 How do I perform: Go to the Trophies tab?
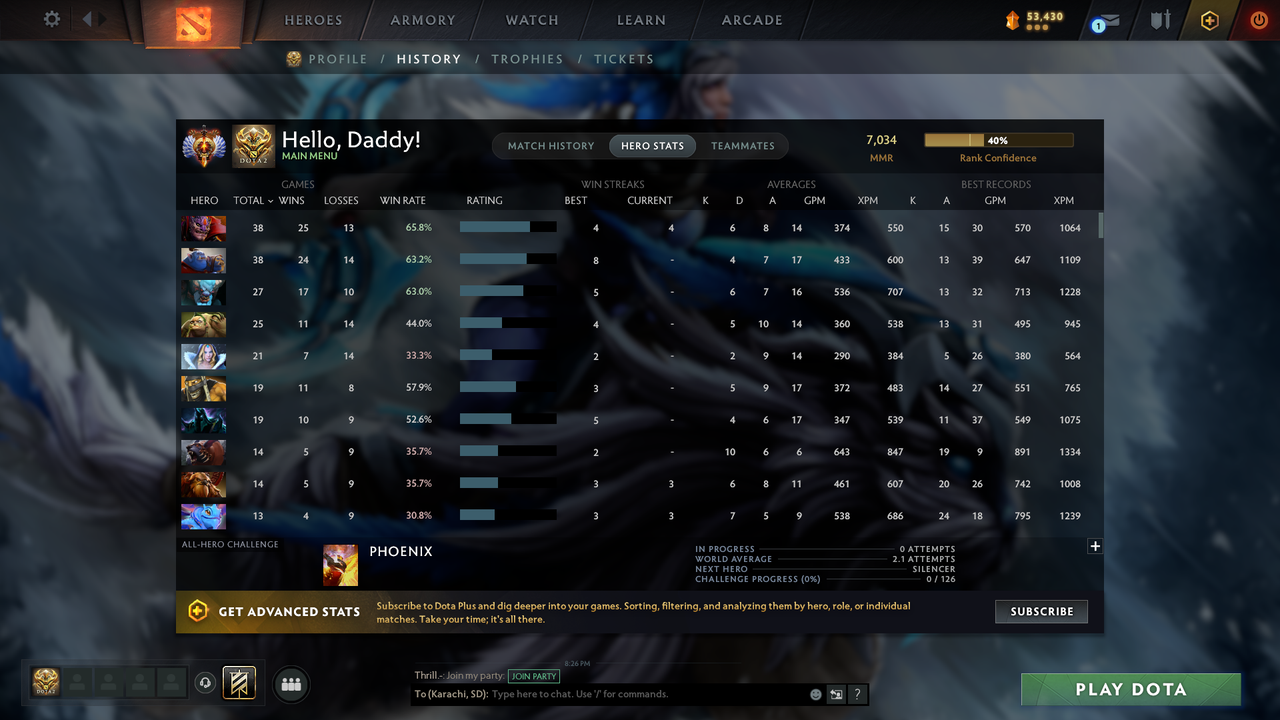pyautogui.click(x=527, y=59)
